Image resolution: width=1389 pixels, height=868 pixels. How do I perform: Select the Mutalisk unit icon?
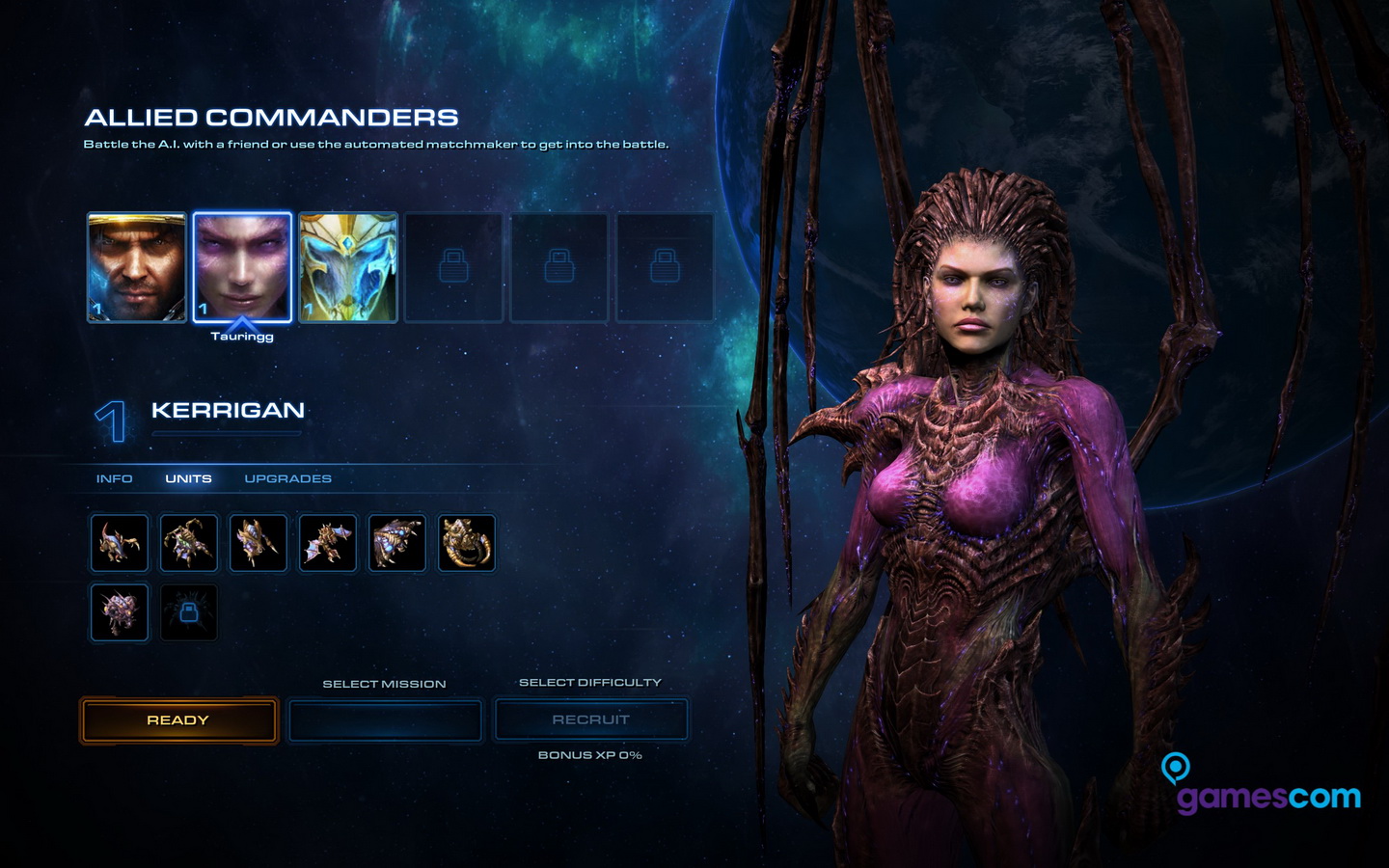(328, 543)
